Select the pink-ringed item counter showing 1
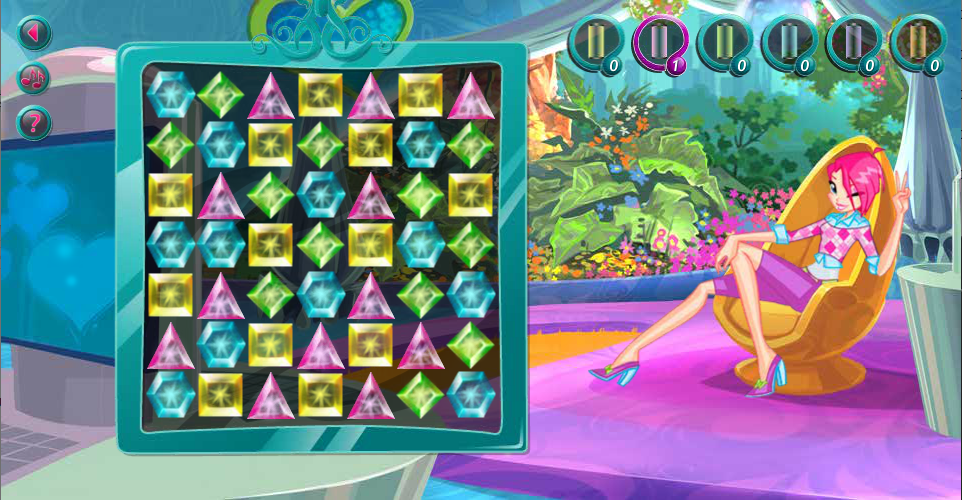The height and width of the screenshot is (500, 962). click(659, 44)
